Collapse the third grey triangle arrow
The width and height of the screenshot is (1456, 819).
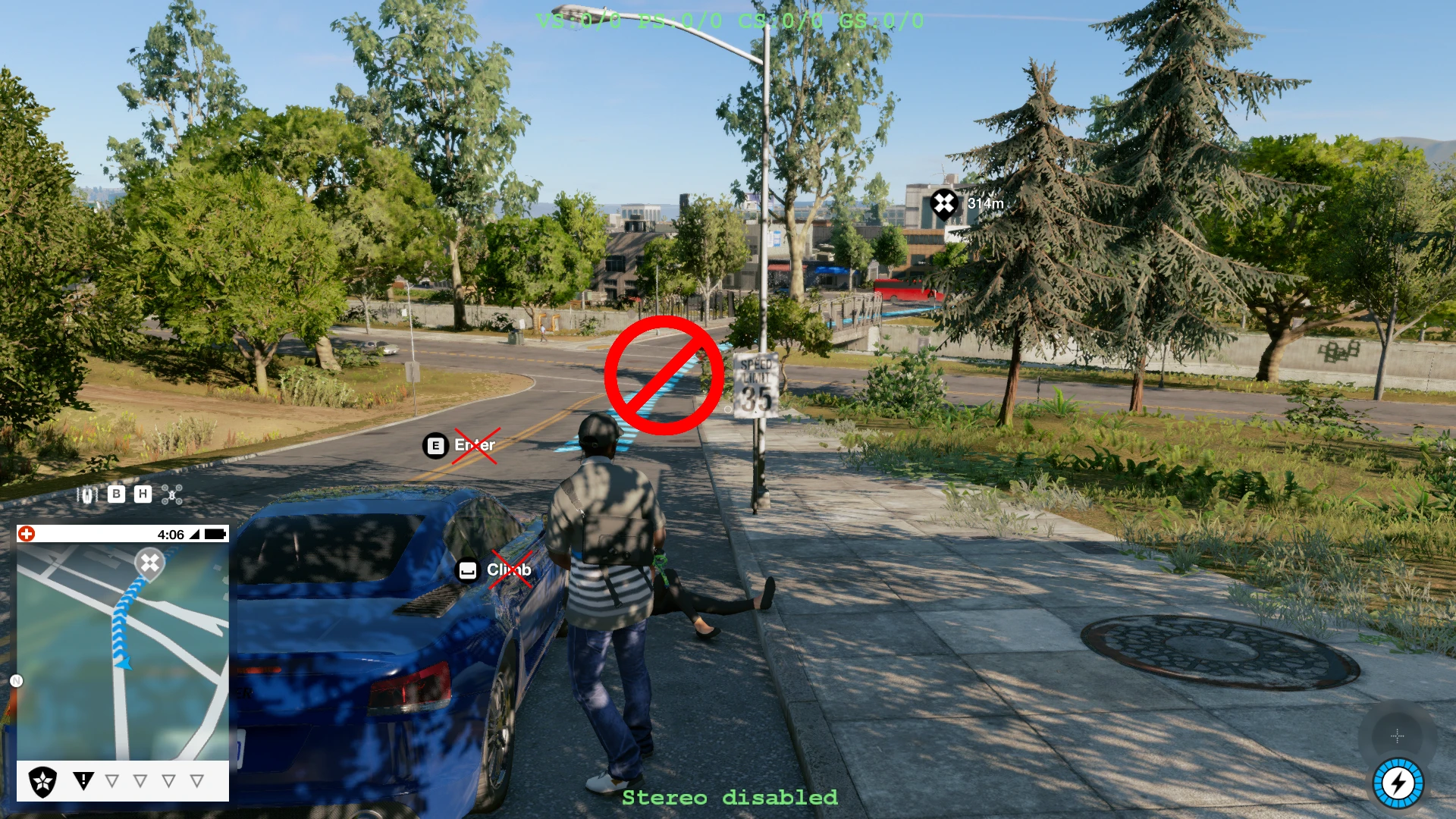pos(168,780)
